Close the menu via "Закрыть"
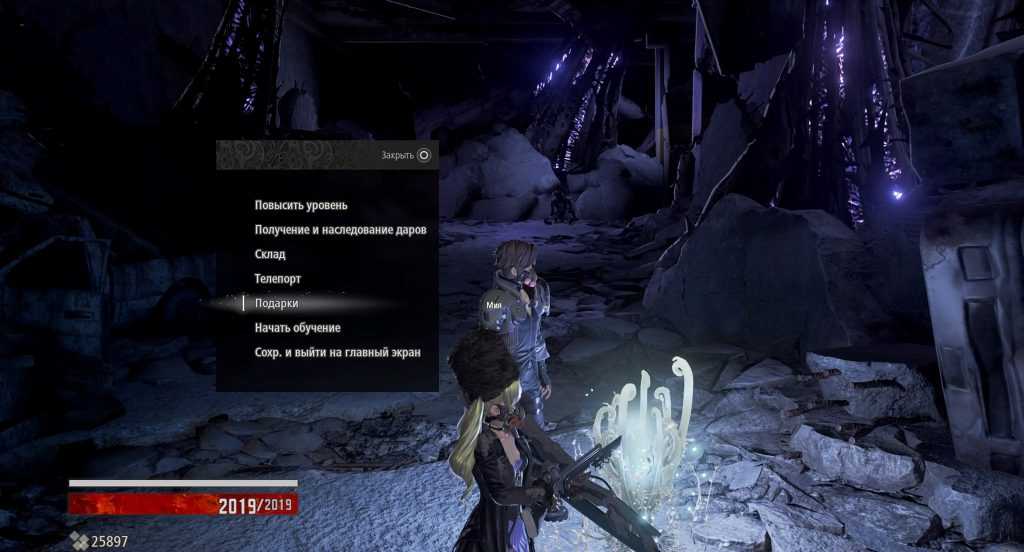1024x552 pixels. tap(406, 155)
